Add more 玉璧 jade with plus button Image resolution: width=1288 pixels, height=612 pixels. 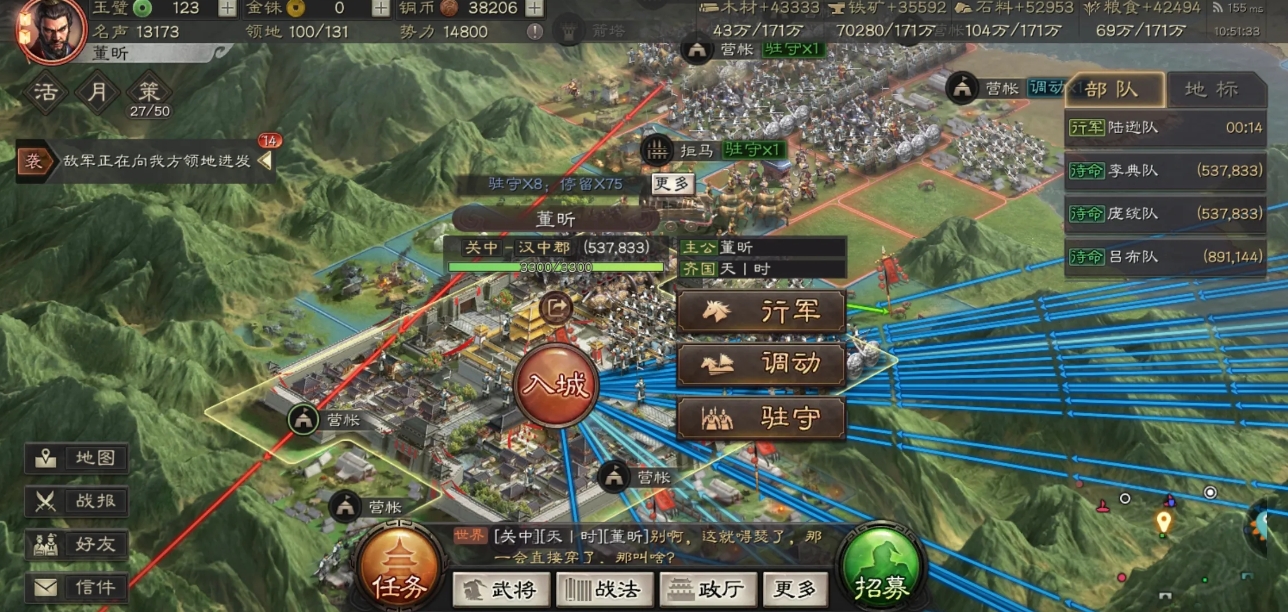[x=227, y=9]
